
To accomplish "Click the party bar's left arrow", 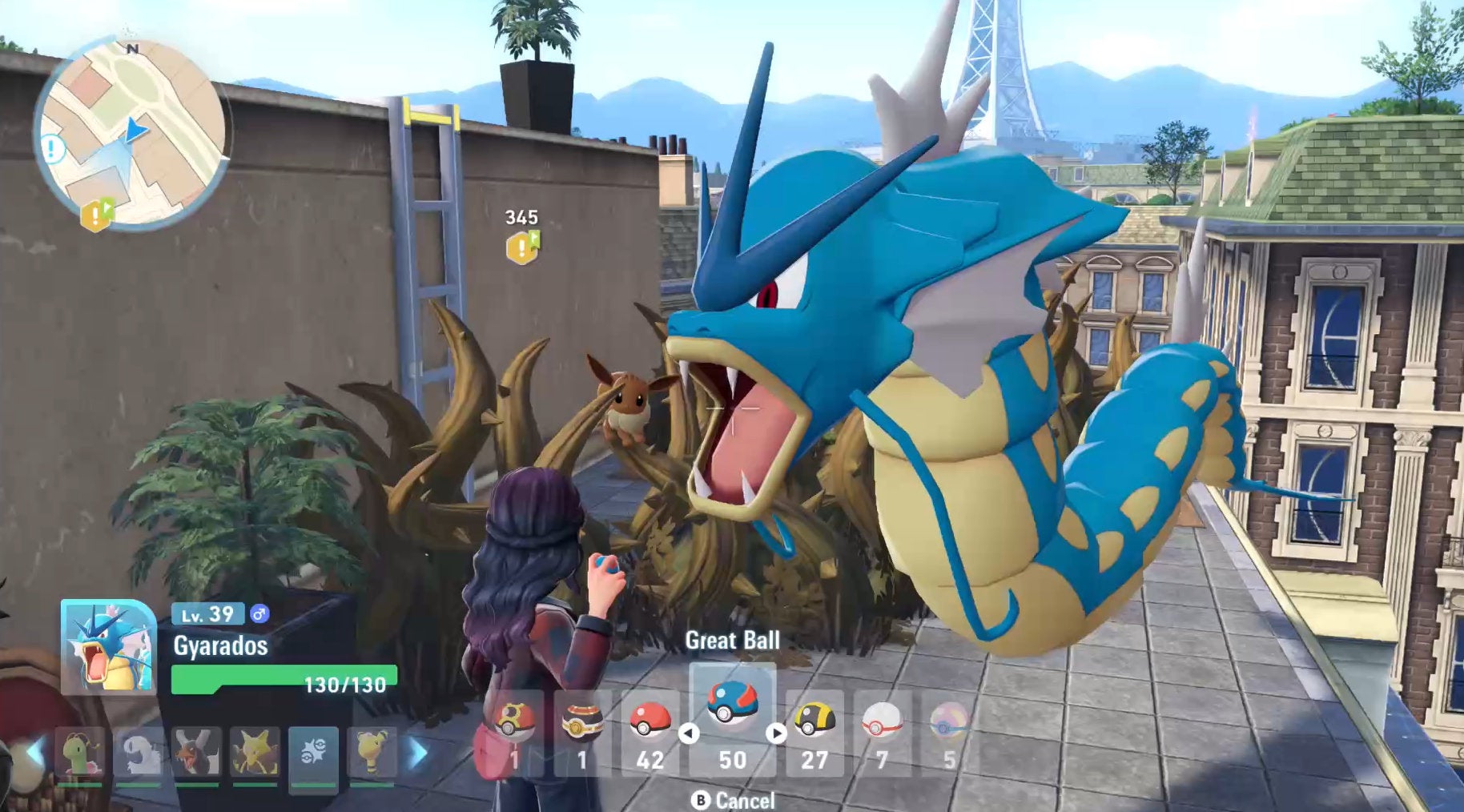I will coord(35,753).
